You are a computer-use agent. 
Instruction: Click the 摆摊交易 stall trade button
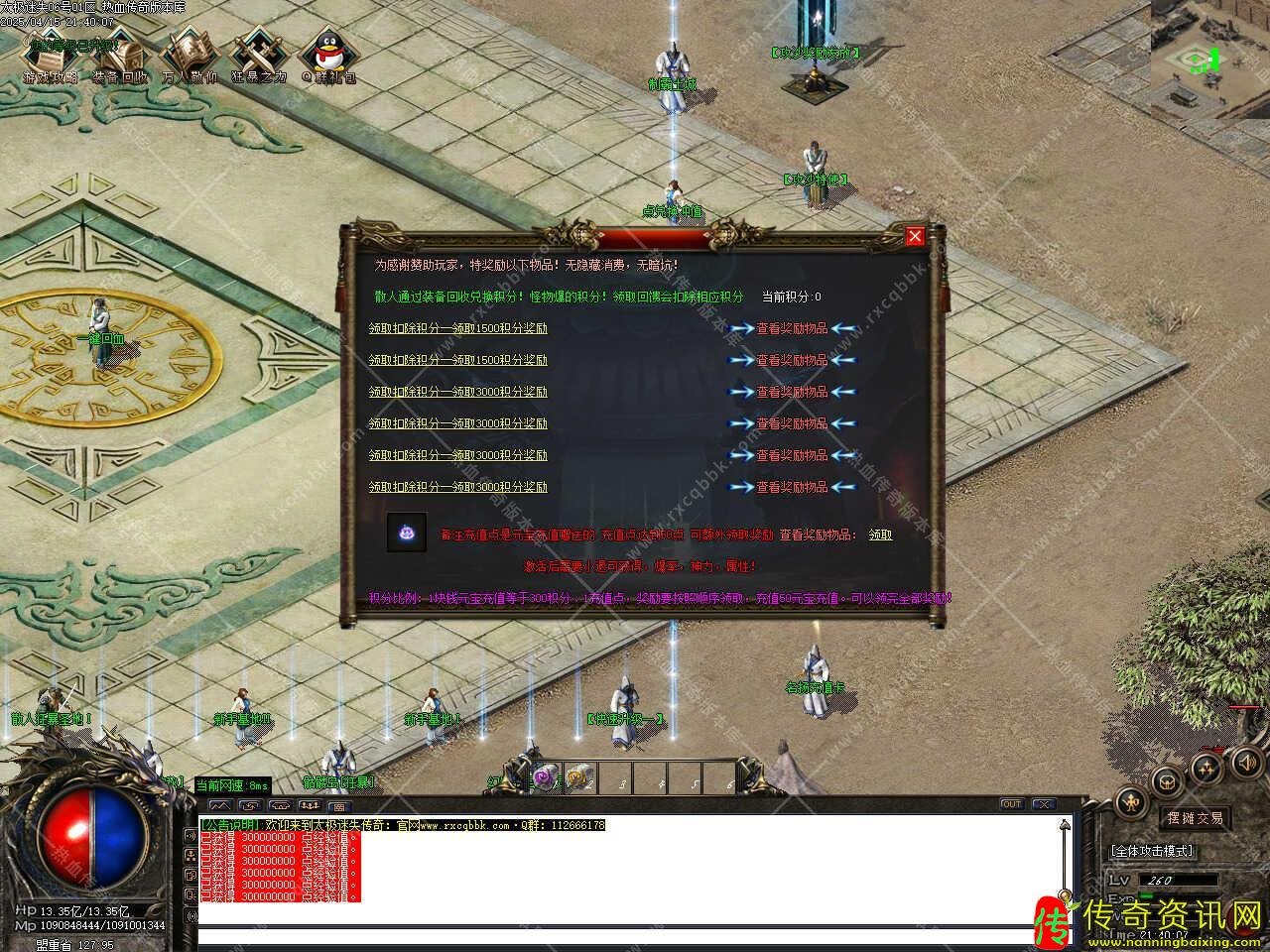1195,818
